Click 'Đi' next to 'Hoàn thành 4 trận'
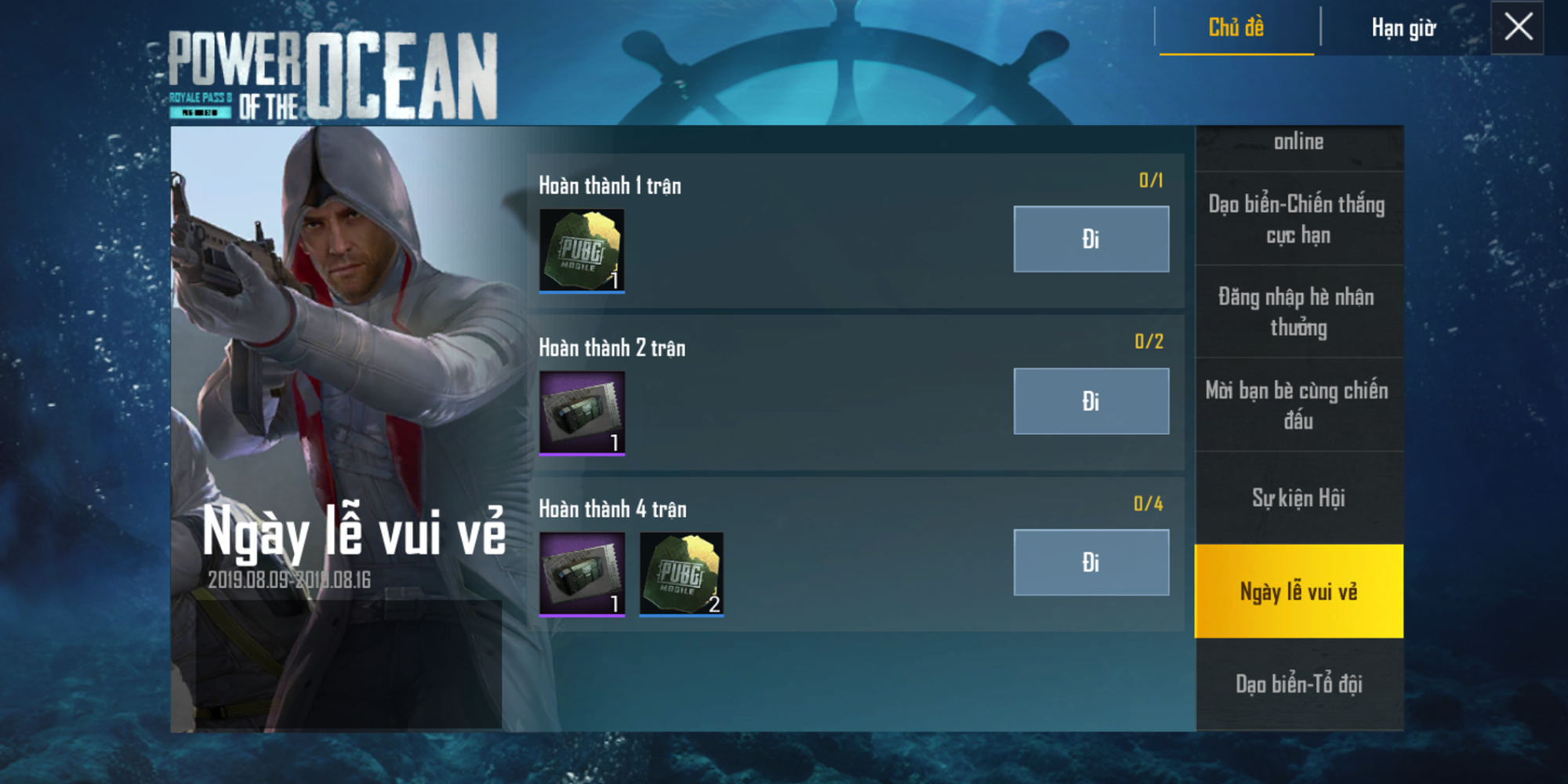Screen dimensions: 1568x784 click(x=1091, y=562)
